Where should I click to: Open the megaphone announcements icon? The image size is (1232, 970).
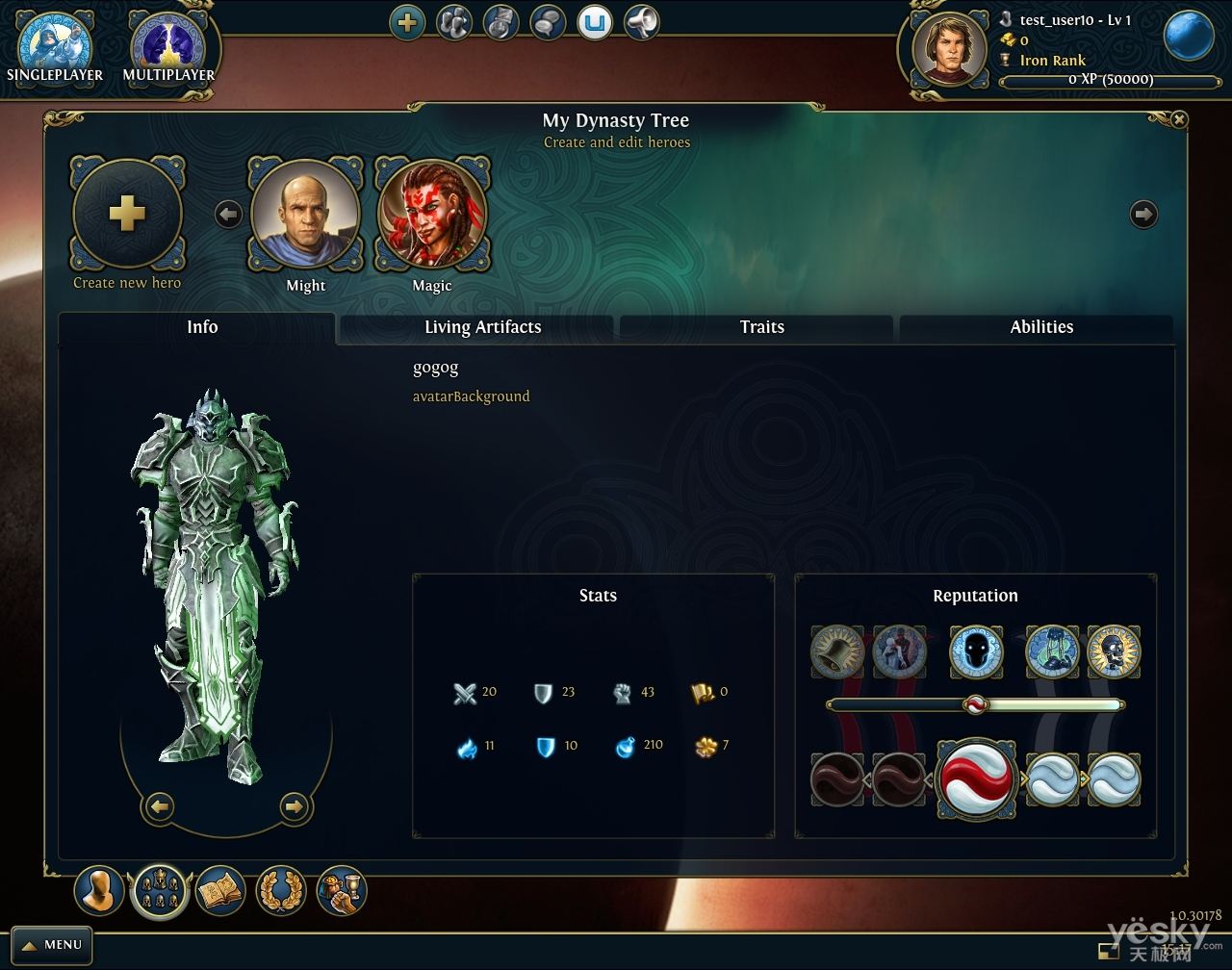click(x=642, y=23)
